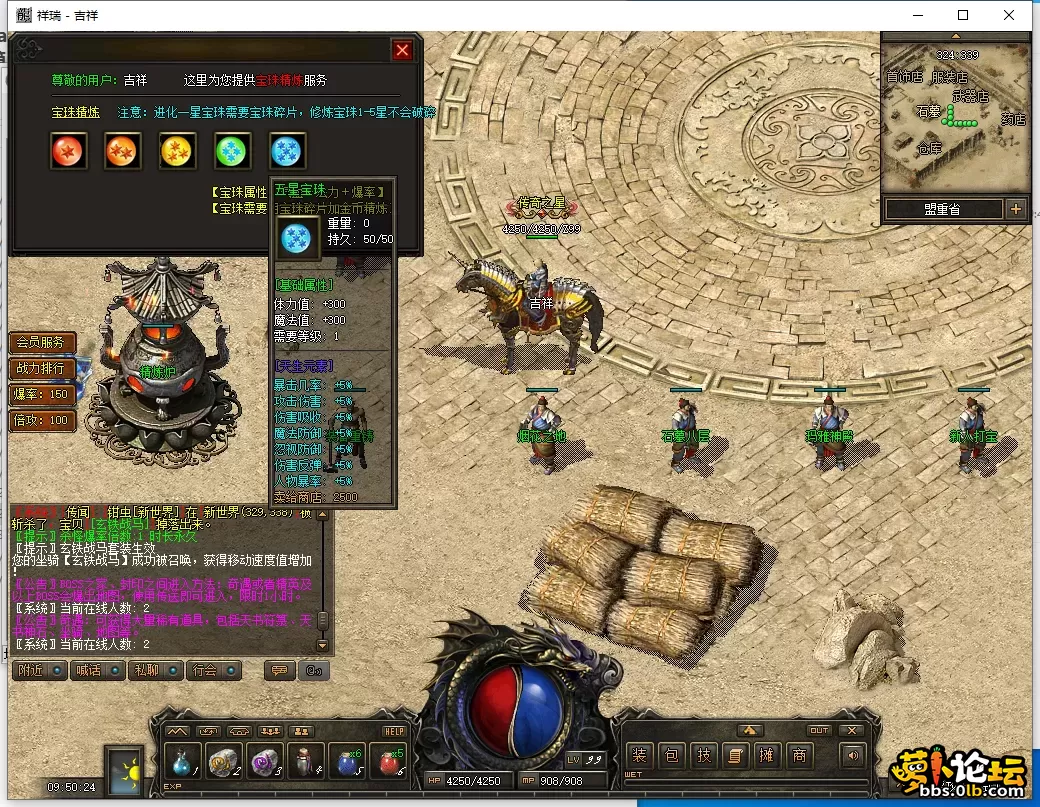The height and width of the screenshot is (807, 1040).
Task: Click the 宝珠精炼 link
Action: click(x=76, y=112)
